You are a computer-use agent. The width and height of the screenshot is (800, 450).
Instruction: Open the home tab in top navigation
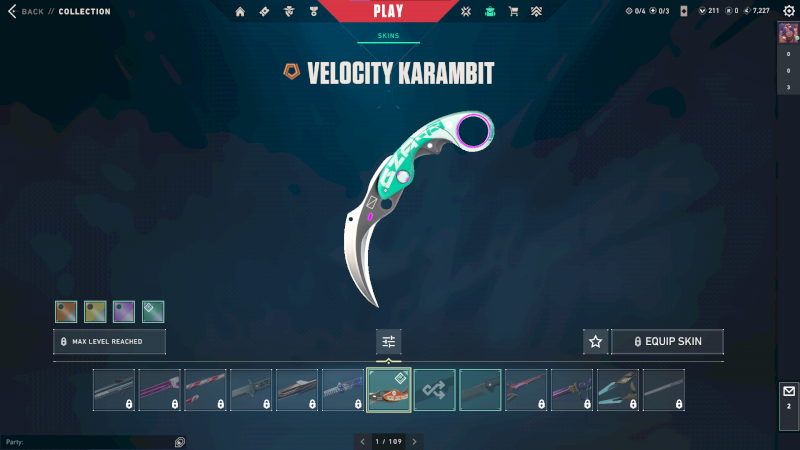240,12
